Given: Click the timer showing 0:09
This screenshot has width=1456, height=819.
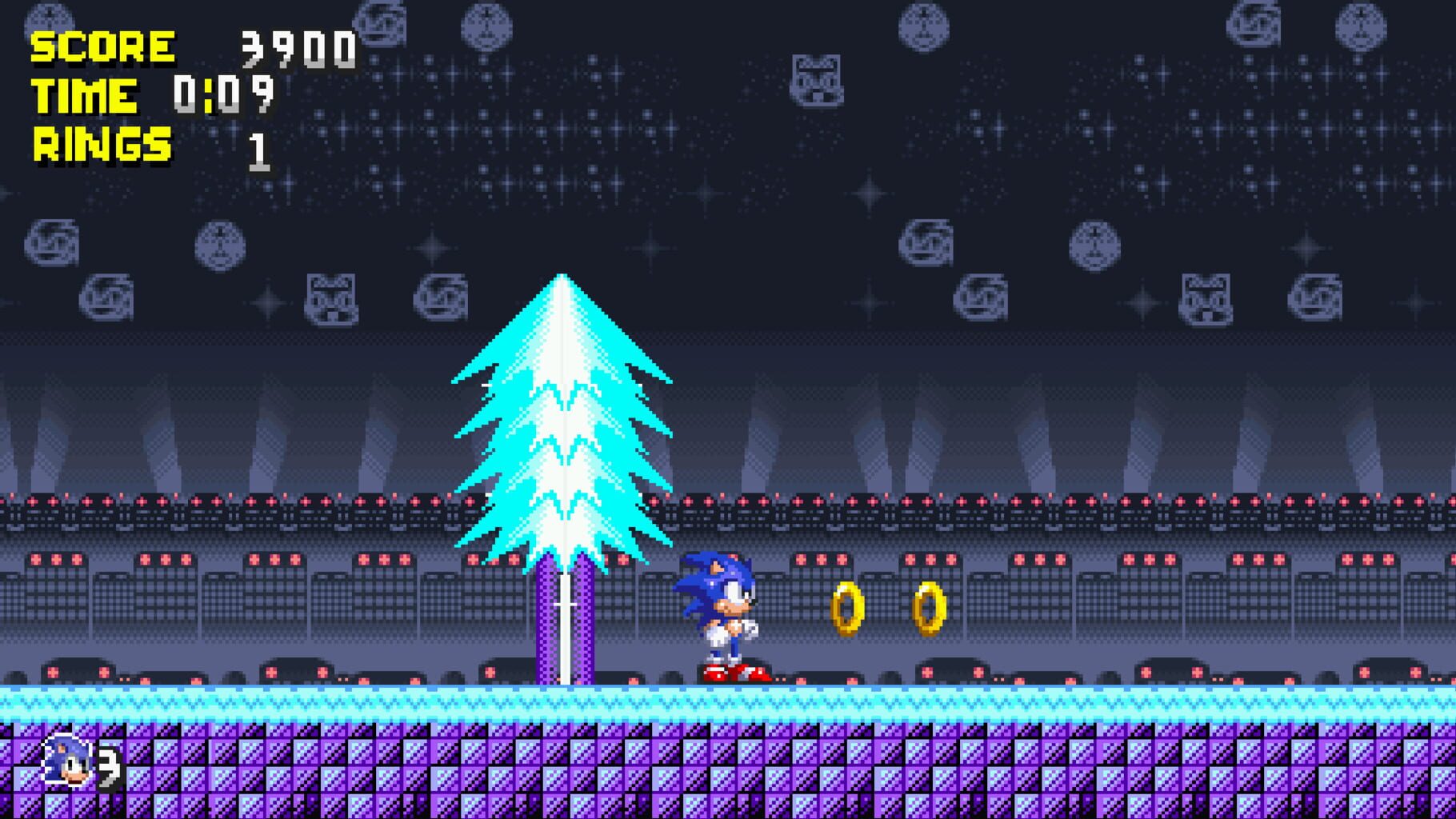Looking at the screenshot, I should point(224,96).
